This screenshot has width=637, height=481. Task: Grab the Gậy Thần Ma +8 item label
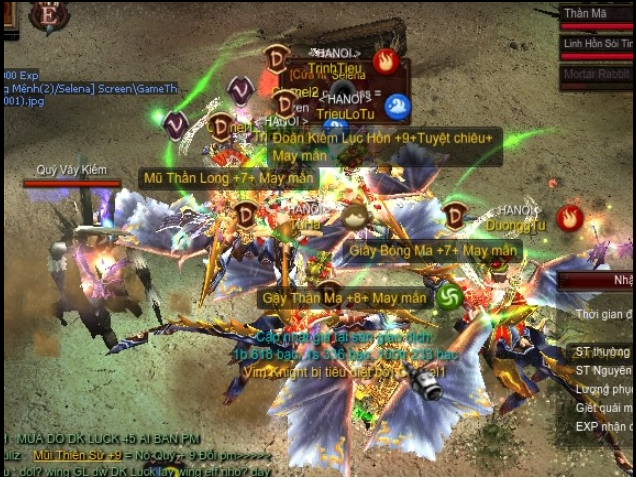(x=343, y=298)
